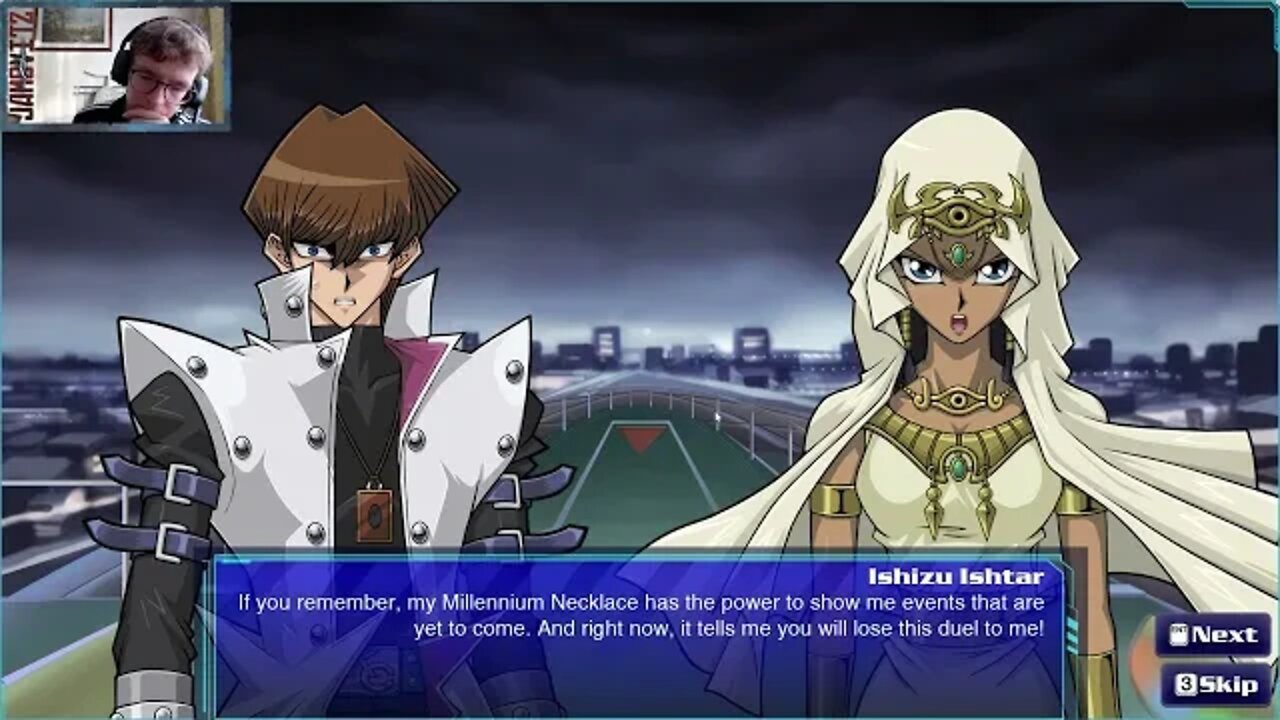Click Ishizu's dangling earring
Viewport: 1280px width, 720px height.
905,328
